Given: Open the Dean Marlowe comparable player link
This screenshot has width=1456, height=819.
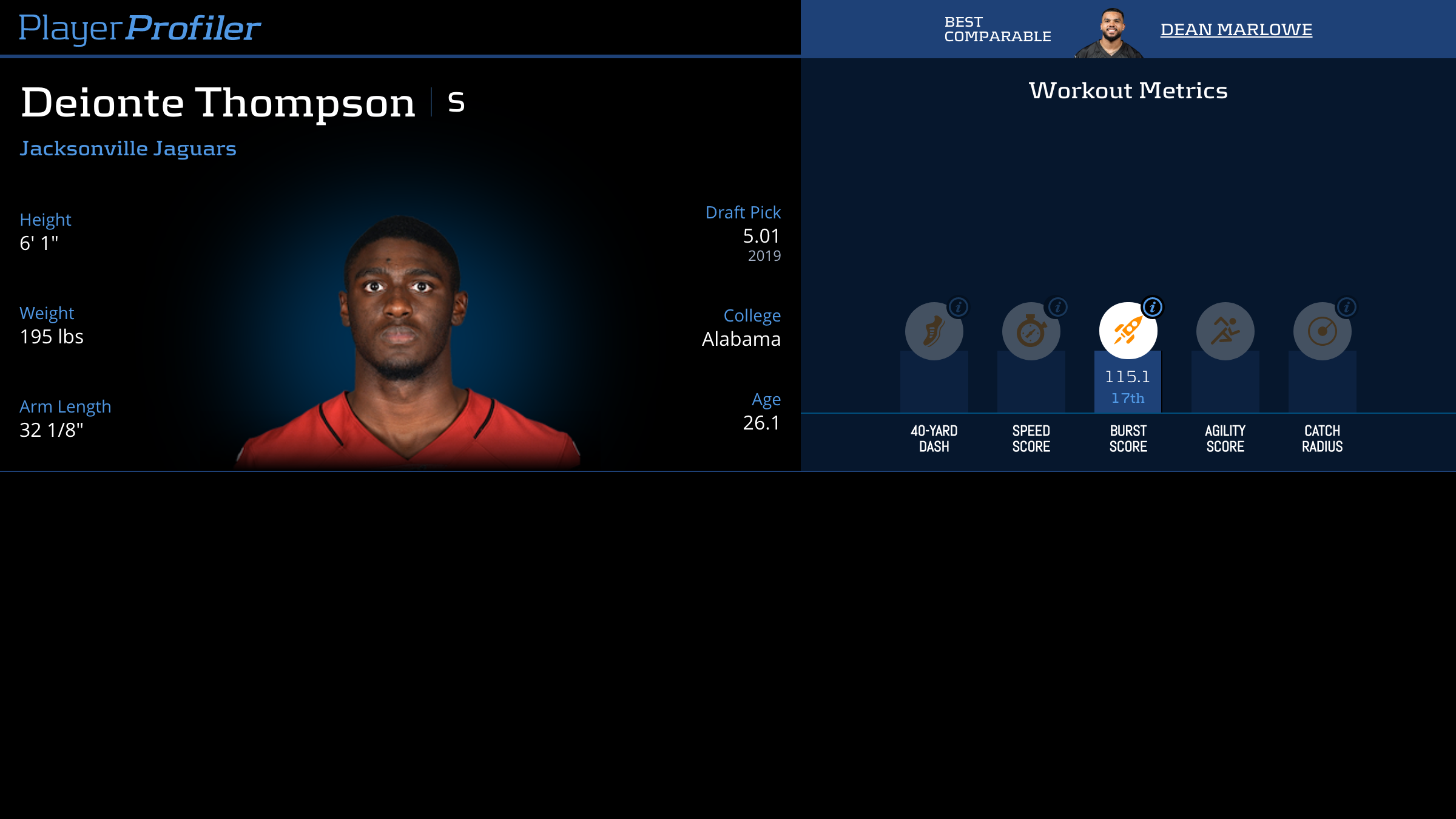Looking at the screenshot, I should coord(1236,30).
